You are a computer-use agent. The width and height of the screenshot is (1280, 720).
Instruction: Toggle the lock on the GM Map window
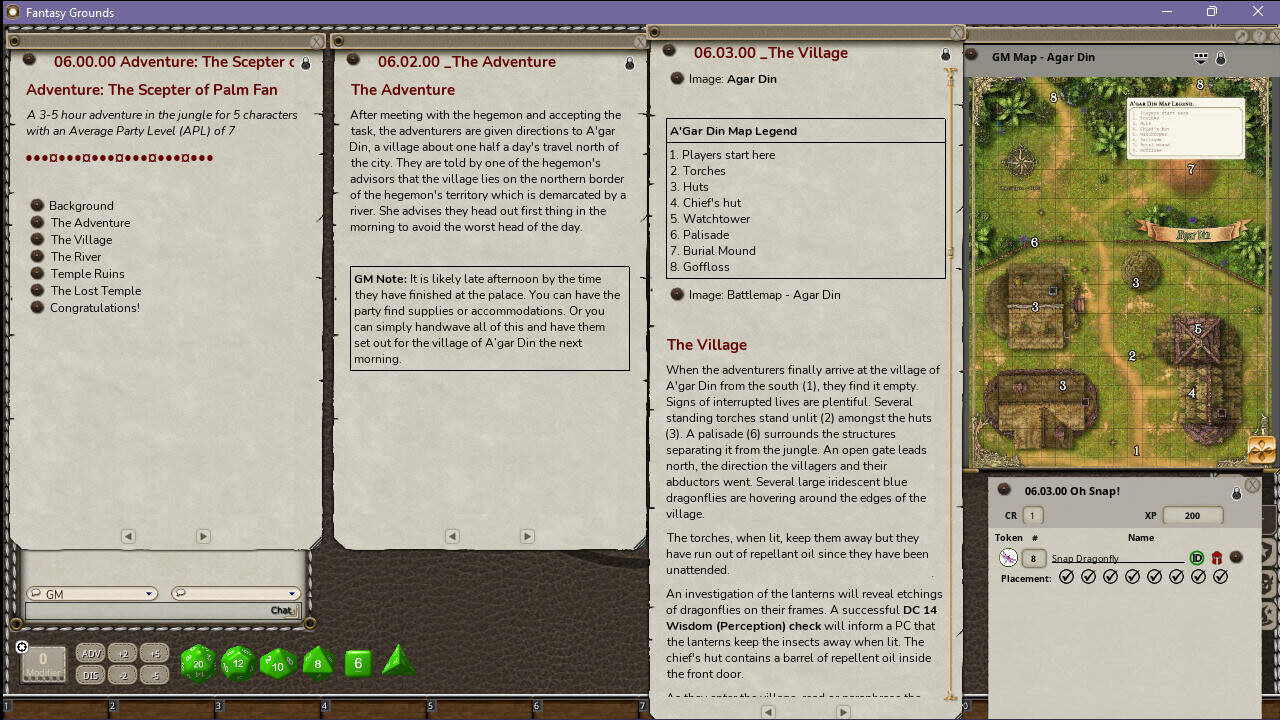pos(1221,58)
